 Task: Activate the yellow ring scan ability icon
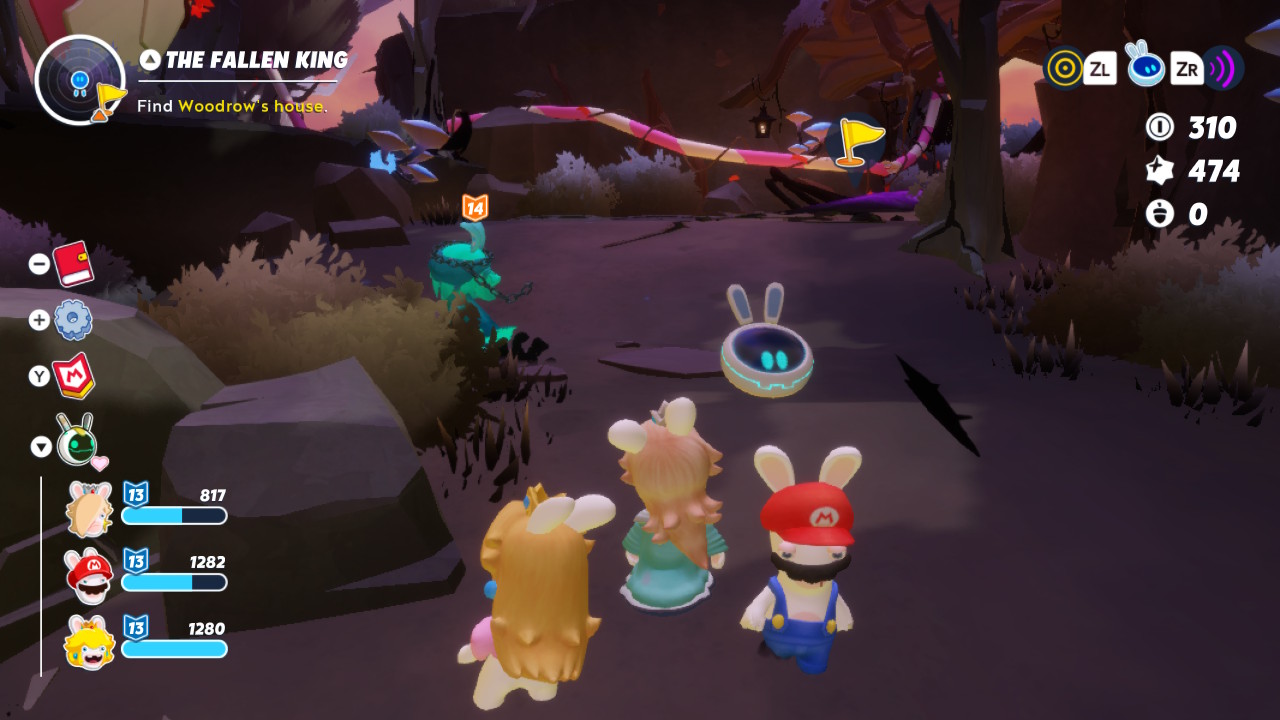point(1064,69)
